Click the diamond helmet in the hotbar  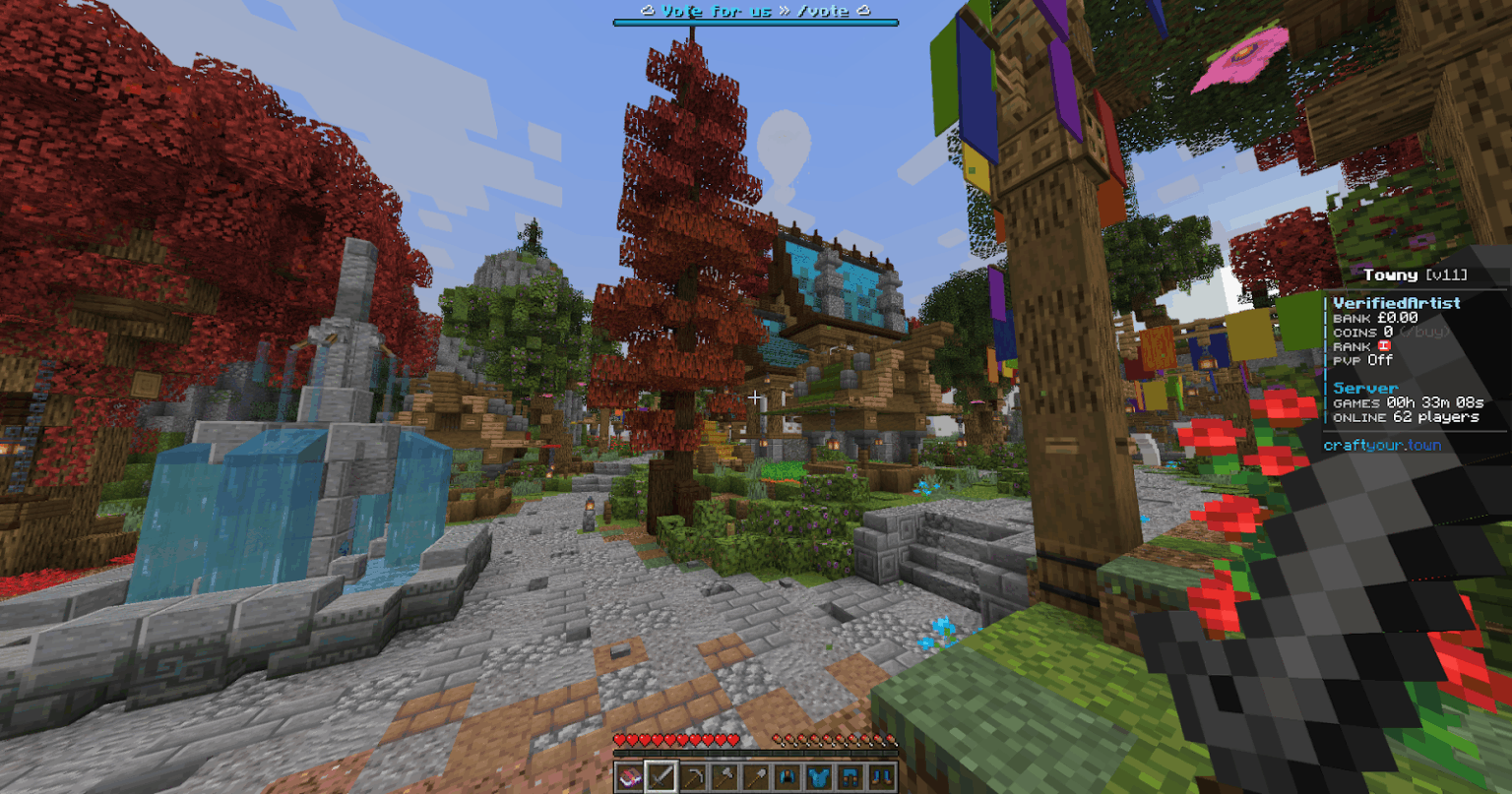[x=787, y=777]
